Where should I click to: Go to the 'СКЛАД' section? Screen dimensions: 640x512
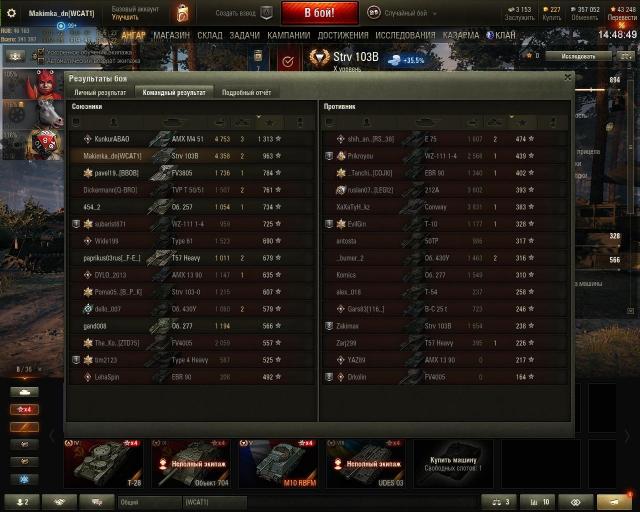click(x=210, y=35)
